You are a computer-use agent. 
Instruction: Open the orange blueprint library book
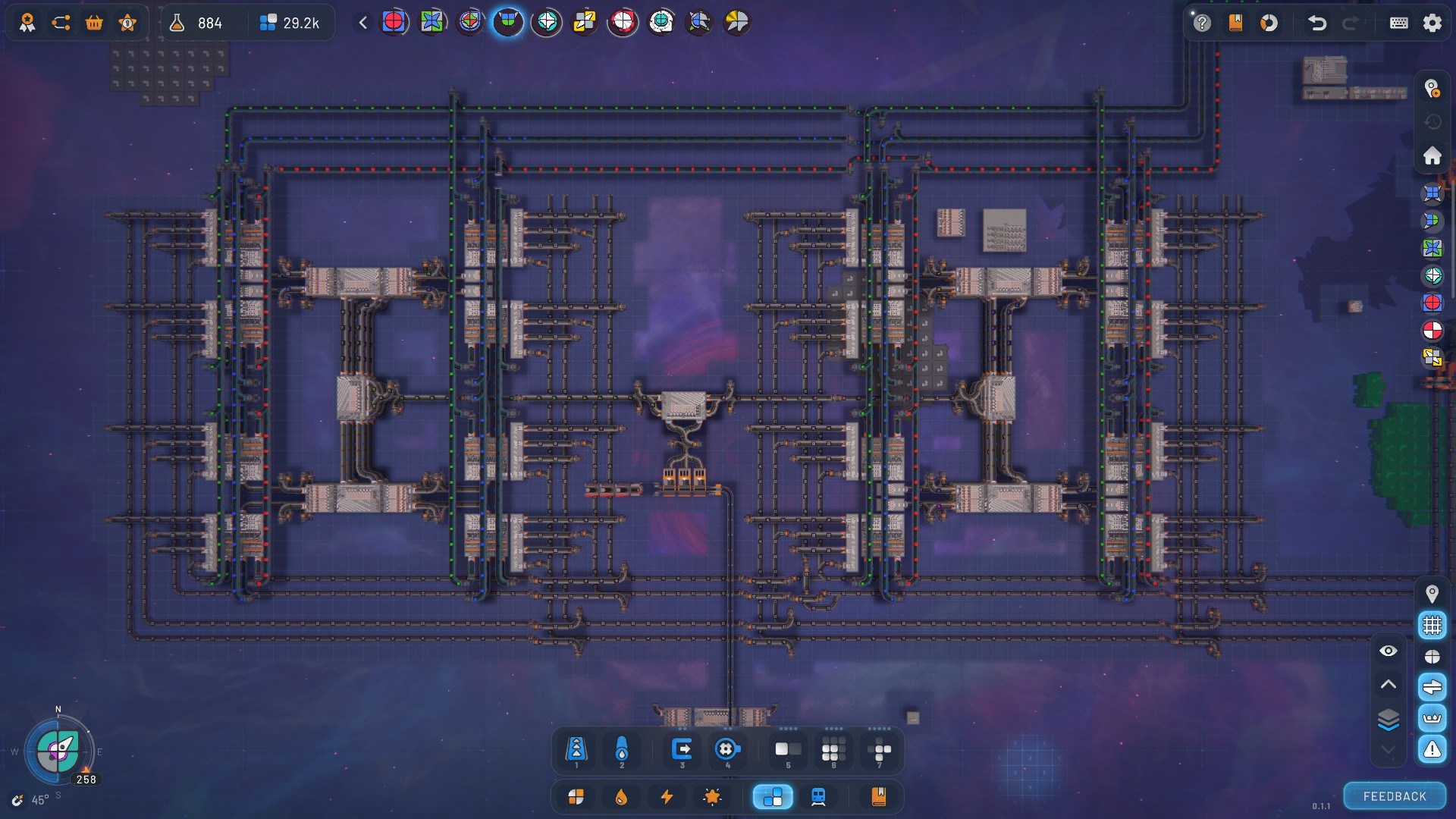click(x=878, y=797)
